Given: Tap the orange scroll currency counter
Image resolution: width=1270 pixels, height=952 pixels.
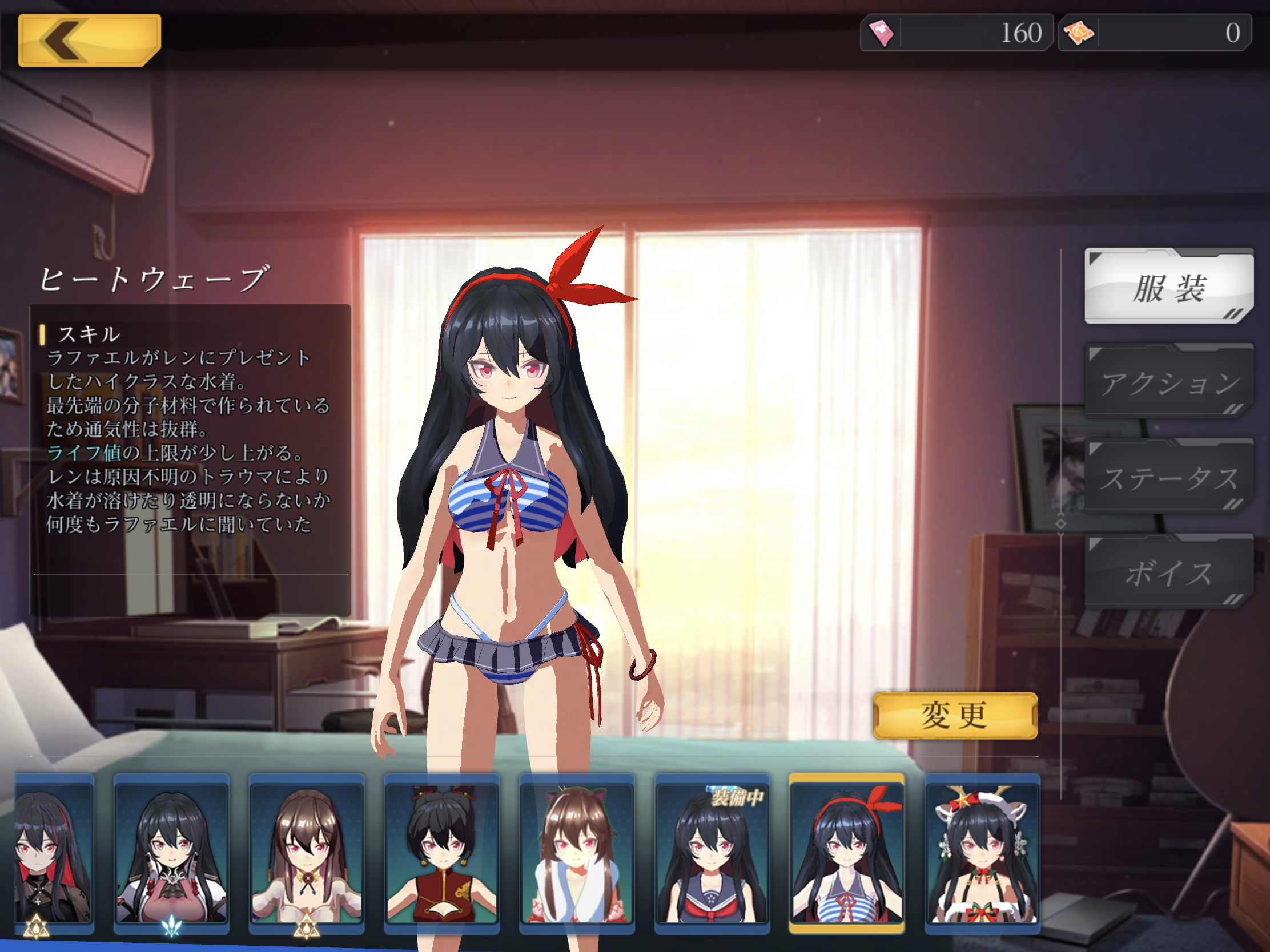Looking at the screenshot, I should pyautogui.click(x=1154, y=33).
